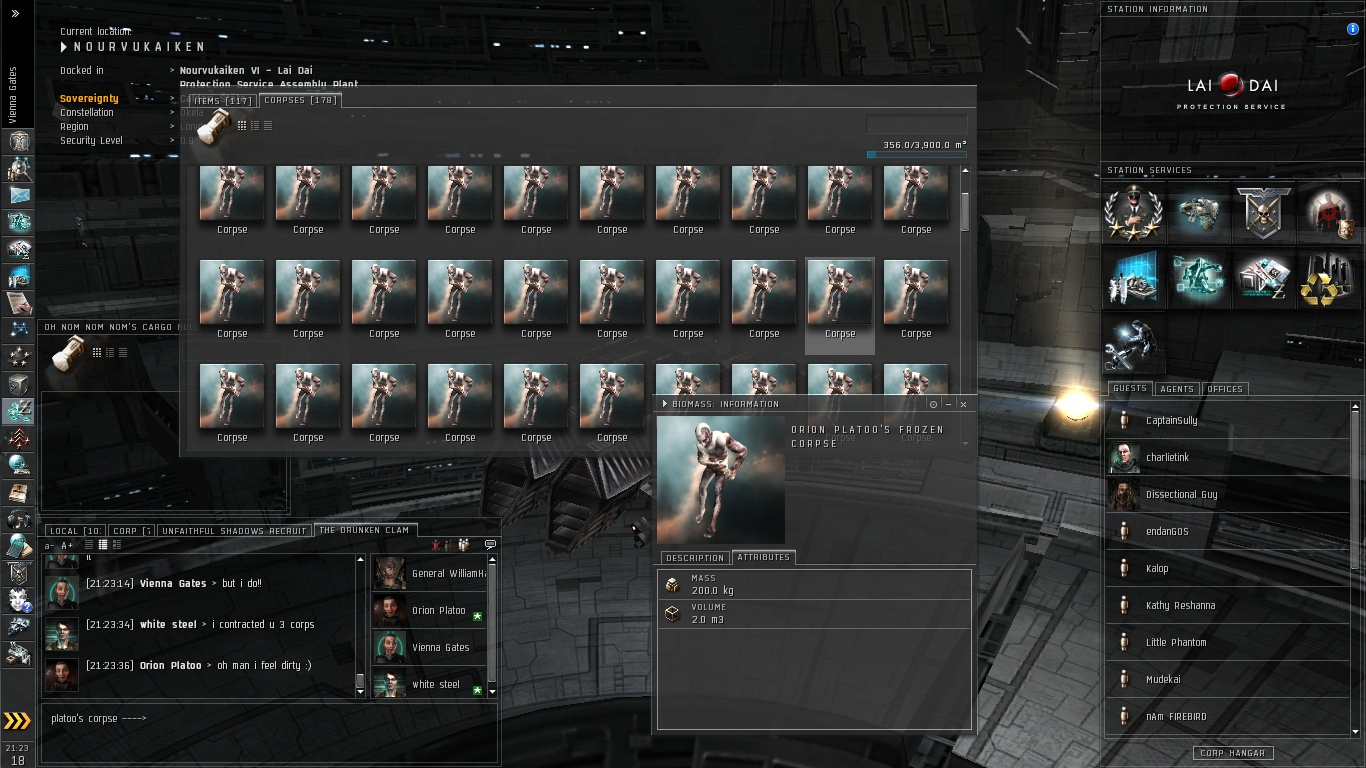Close the Biomass Information window

[x=963, y=404]
